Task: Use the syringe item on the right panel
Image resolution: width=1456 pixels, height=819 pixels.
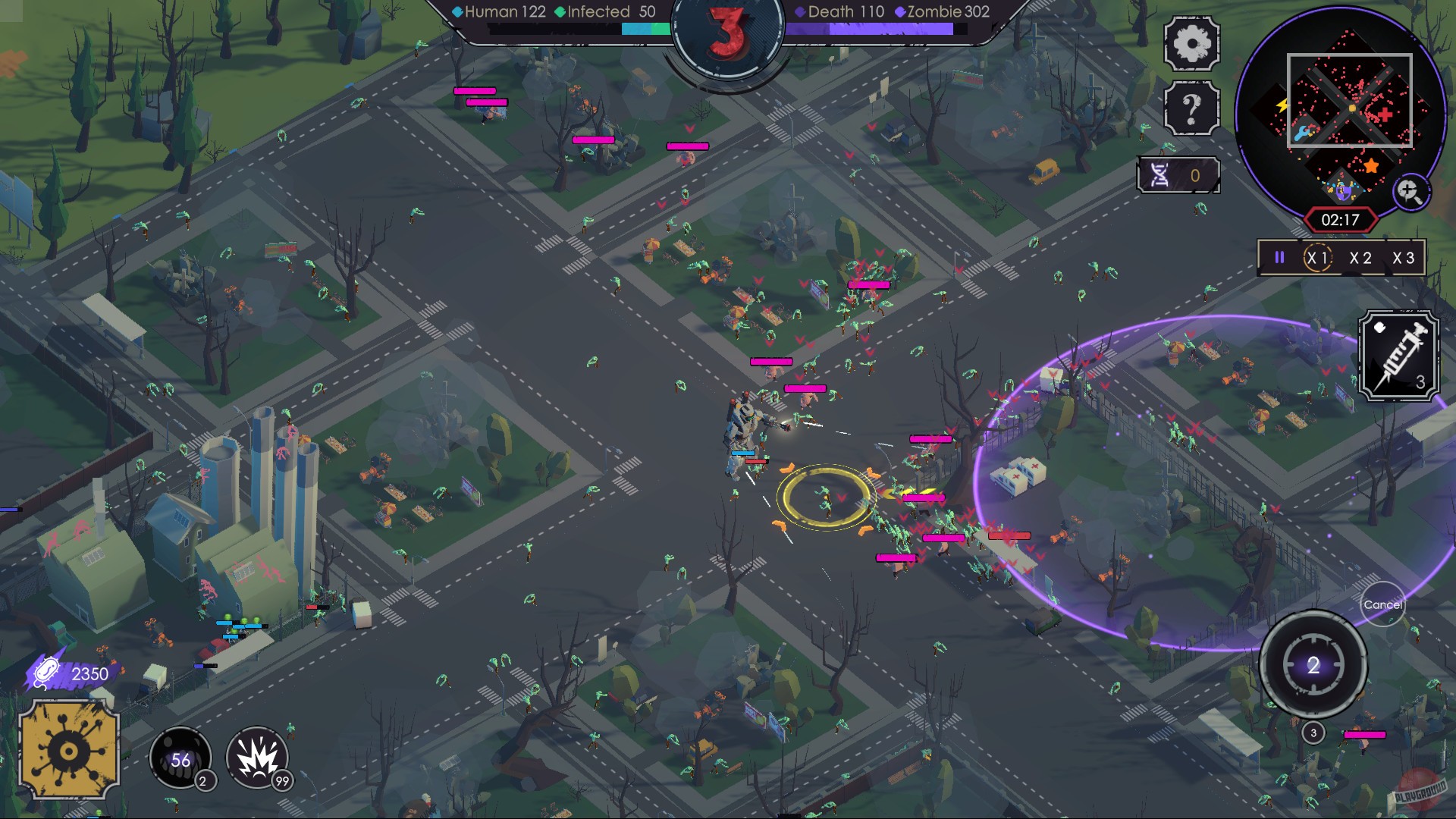Action: coord(1400,356)
